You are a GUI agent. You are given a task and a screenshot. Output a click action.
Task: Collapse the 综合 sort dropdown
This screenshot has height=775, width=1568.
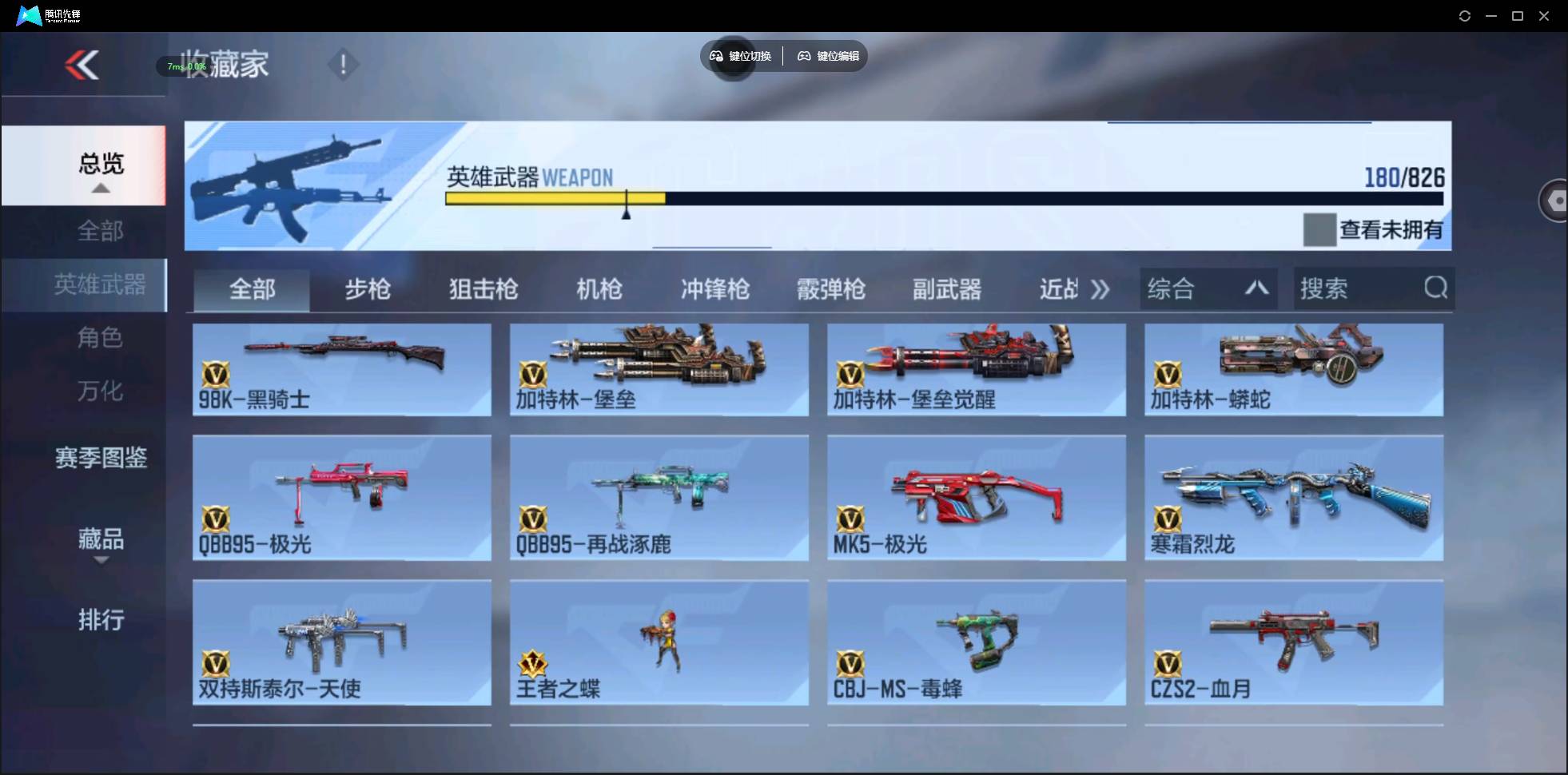[1256, 288]
